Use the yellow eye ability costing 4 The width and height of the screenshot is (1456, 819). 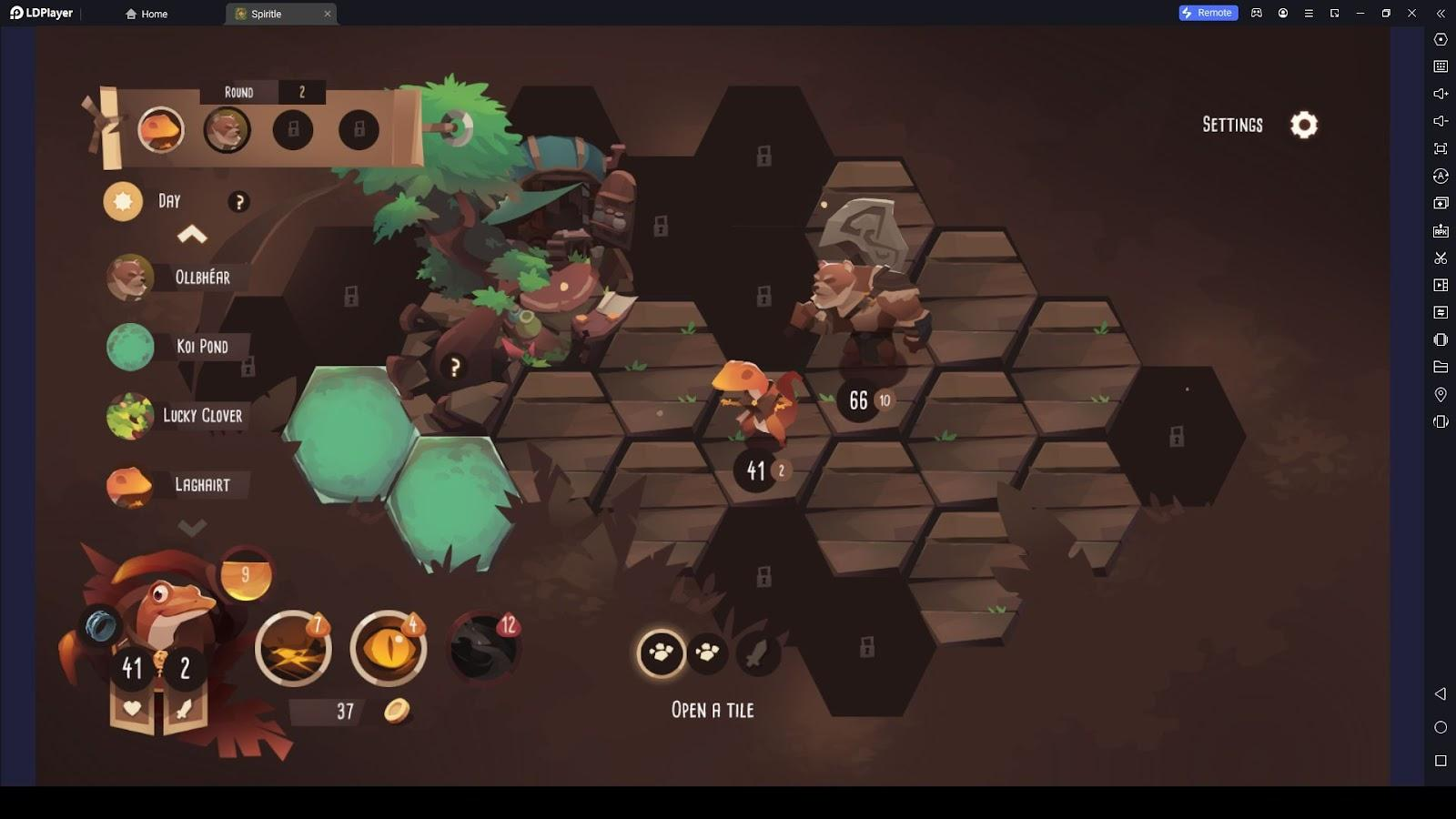tap(389, 649)
